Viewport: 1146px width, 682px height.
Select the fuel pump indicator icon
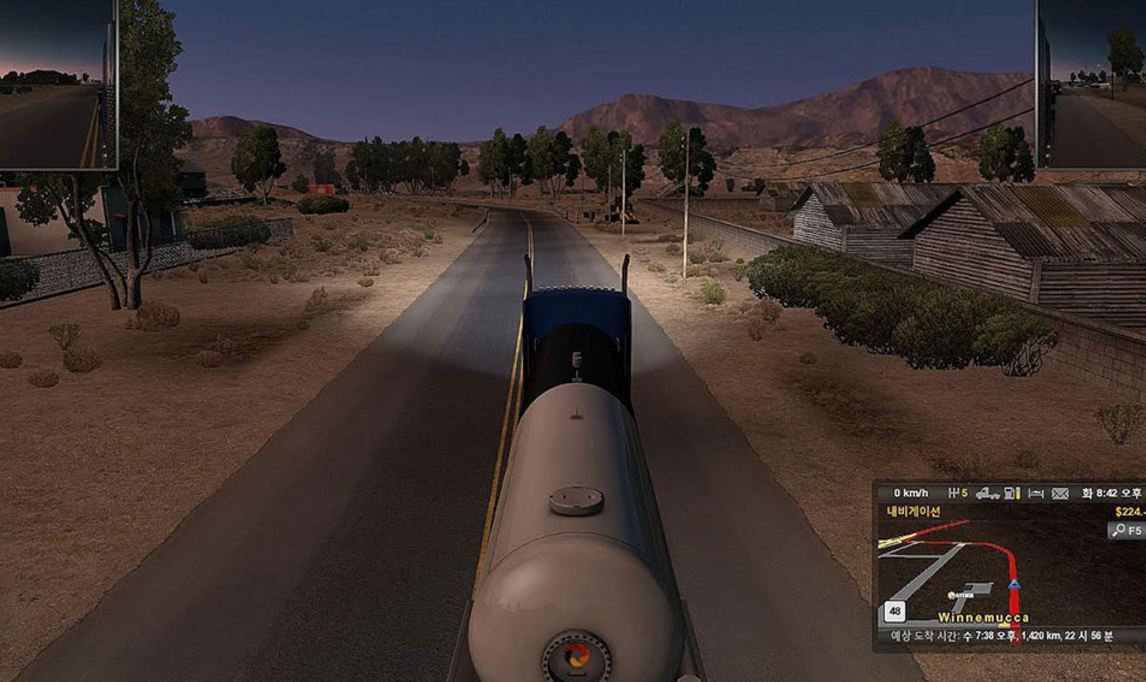pyautogui.click(x=1012, y=493)
